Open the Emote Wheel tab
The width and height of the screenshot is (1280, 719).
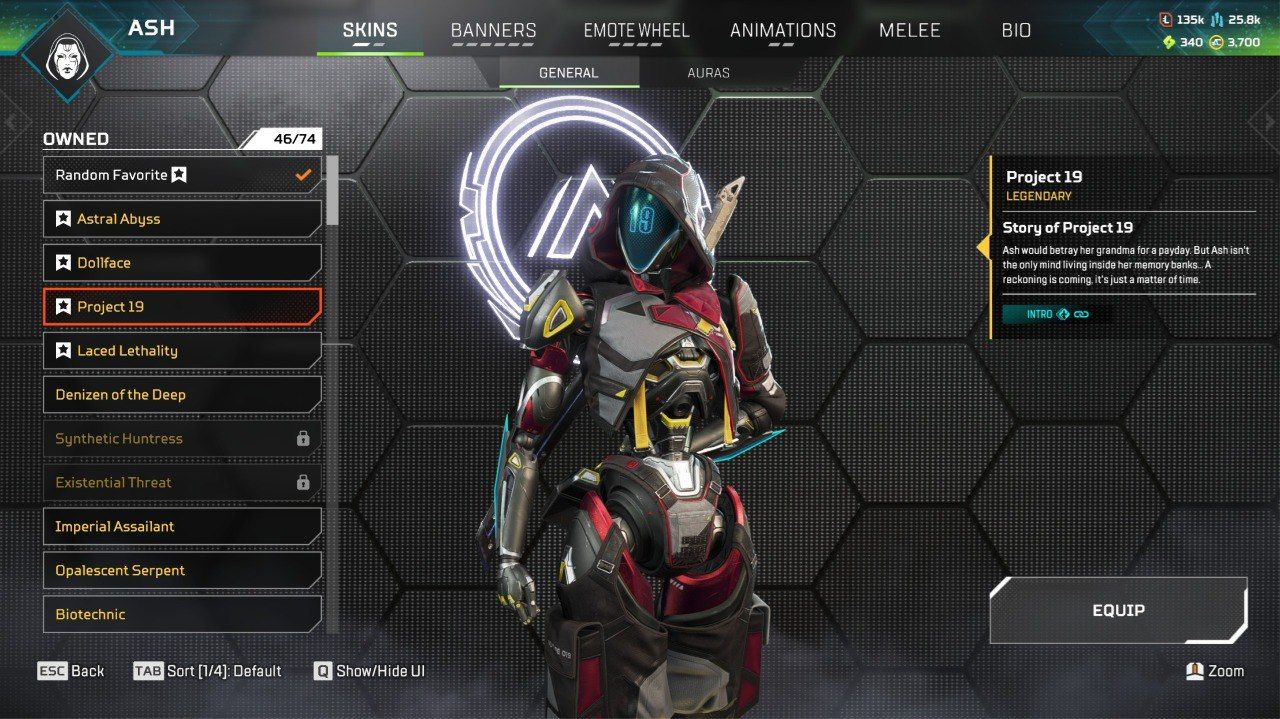(636, 30)
